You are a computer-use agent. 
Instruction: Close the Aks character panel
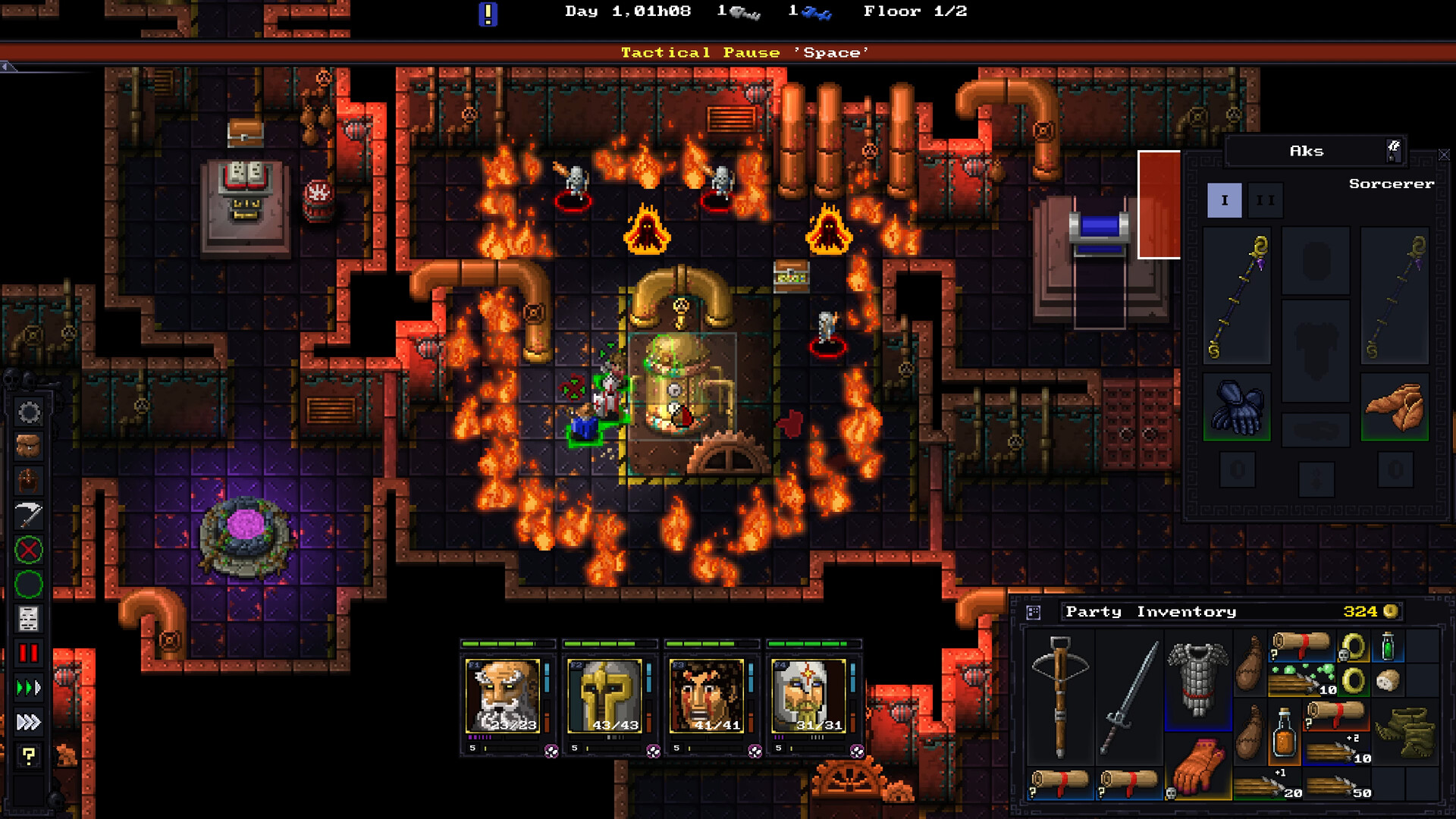click(1444, 155)
